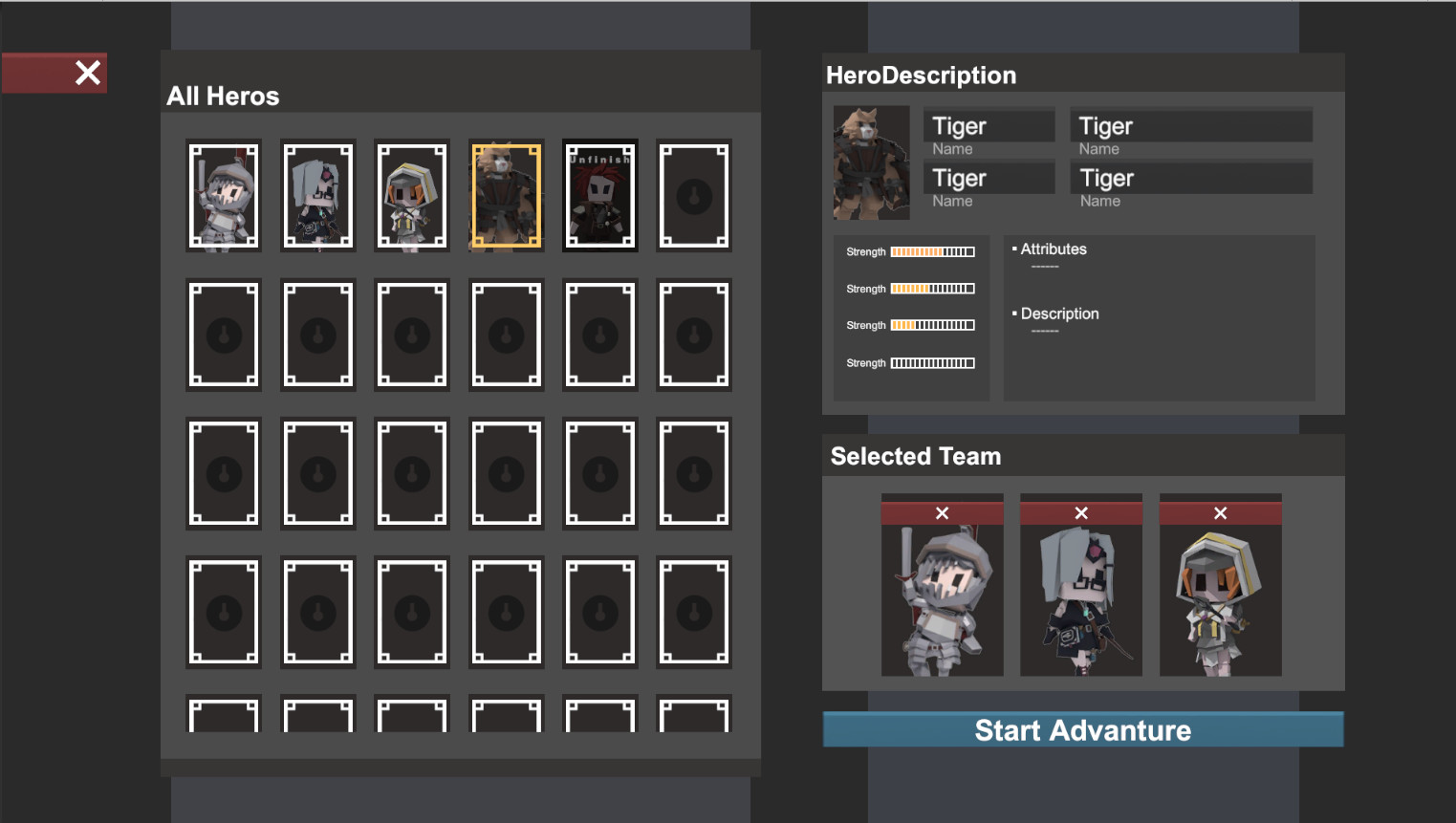The height and width of the screenshot is (823, 1456).
Task: Click the highlighted Tiger hero card
Action: point(506,195)
